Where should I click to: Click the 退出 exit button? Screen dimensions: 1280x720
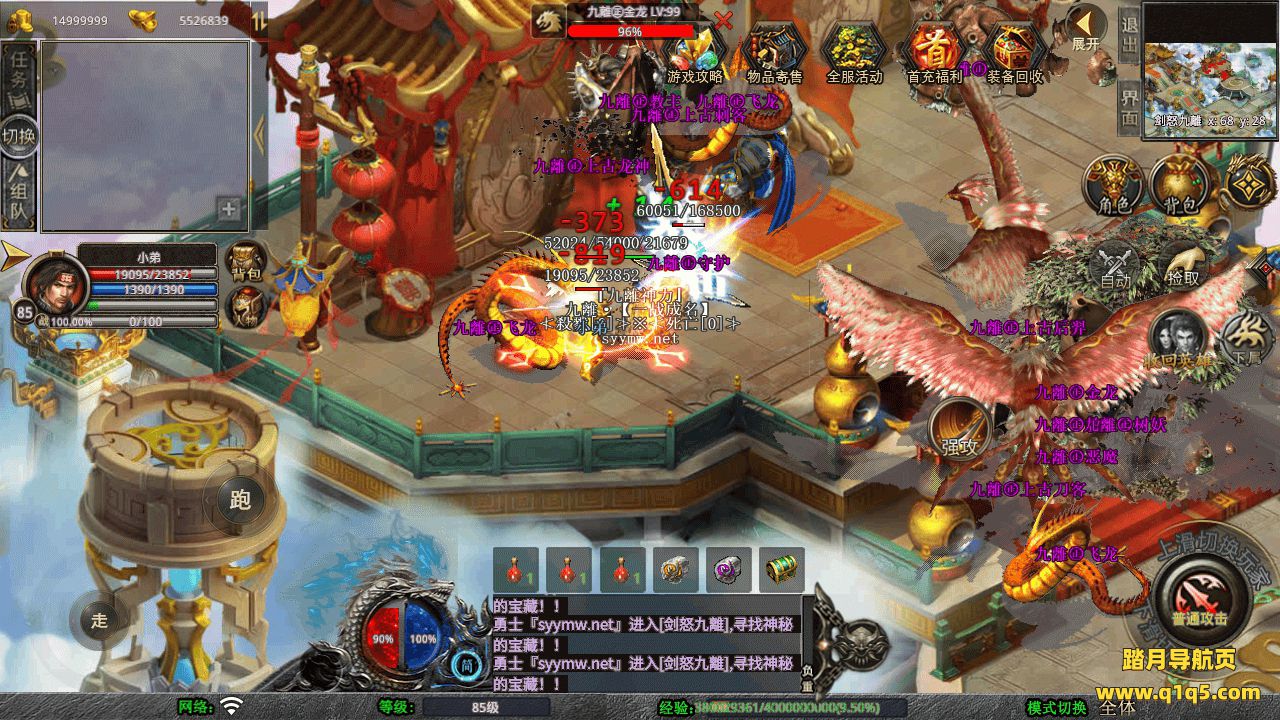(x=1129, y=36)
